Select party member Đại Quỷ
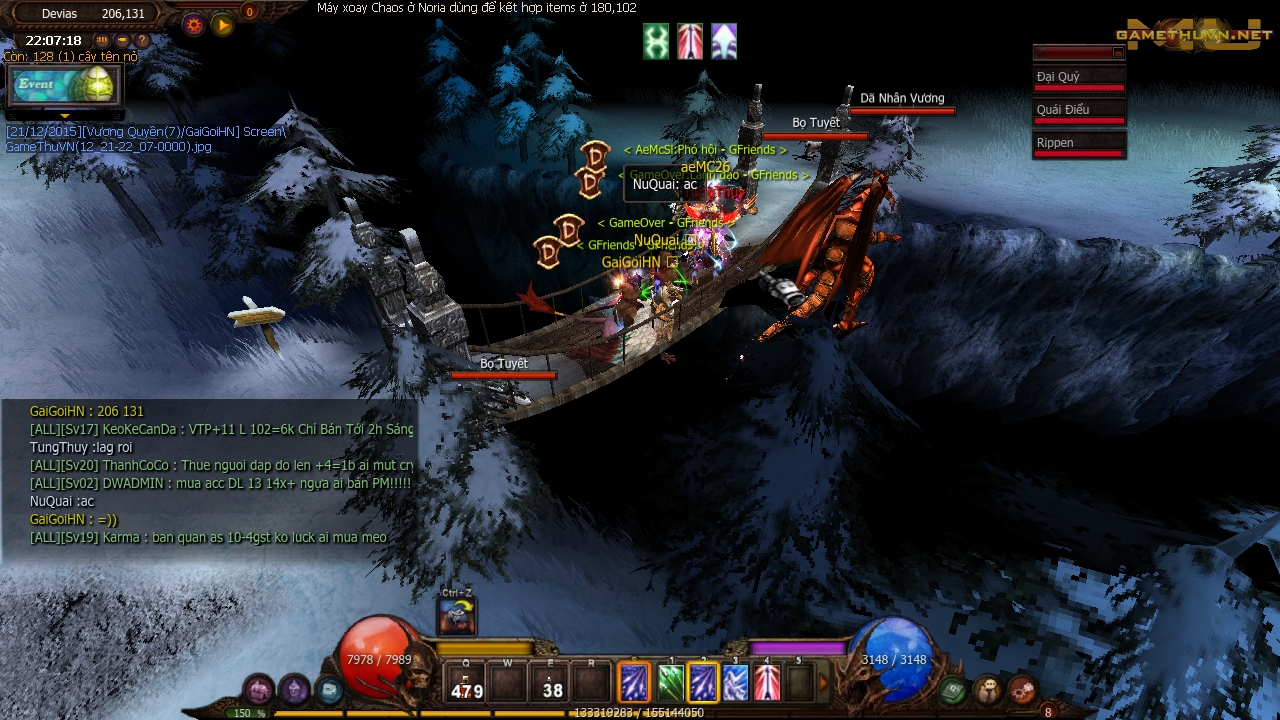Screen dimensions: 1280x720 pos(1079,79)
